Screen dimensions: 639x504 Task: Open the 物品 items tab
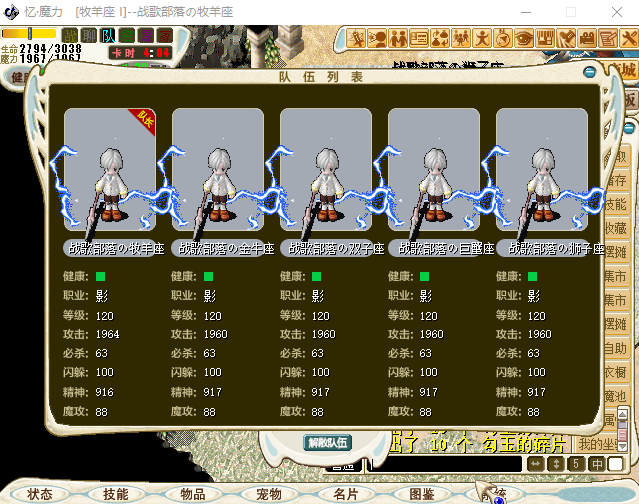point(192,494)
